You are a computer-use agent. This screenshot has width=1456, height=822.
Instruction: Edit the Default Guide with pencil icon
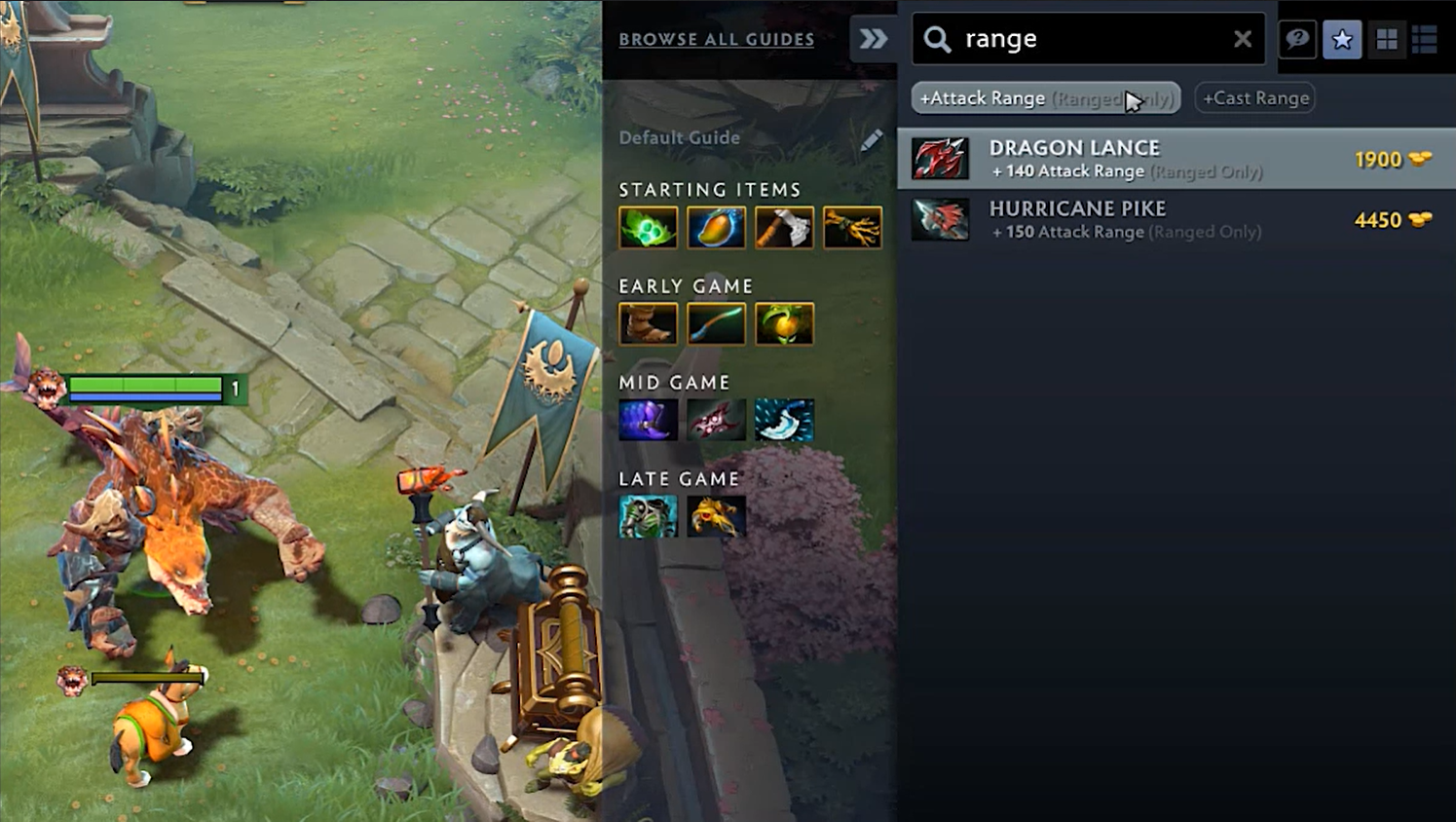(x=872, y=139)
